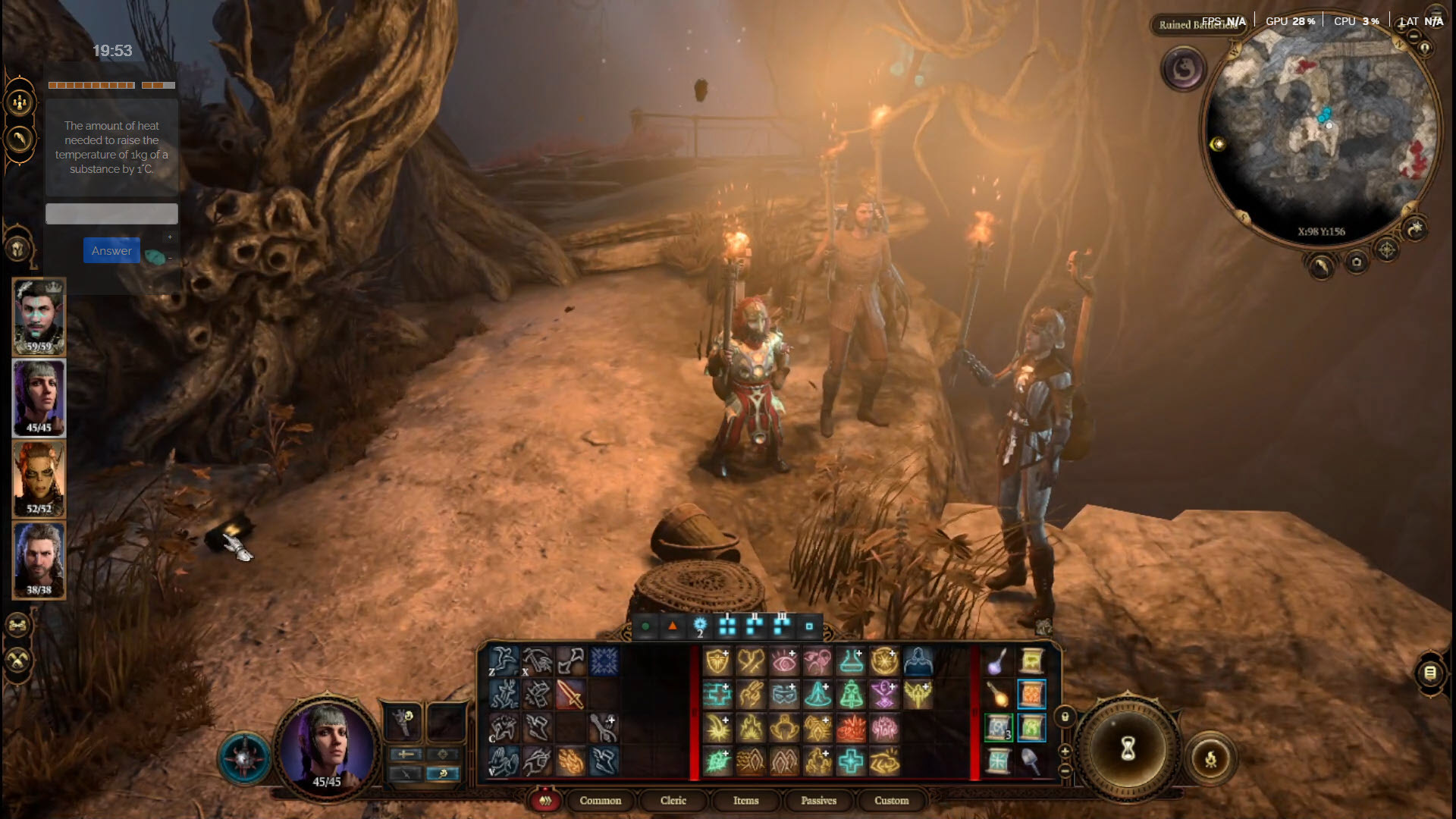Select the crowned party member portrait
Screen dimensions: 1456x819
pyautogui.click(x=39, y=317)
